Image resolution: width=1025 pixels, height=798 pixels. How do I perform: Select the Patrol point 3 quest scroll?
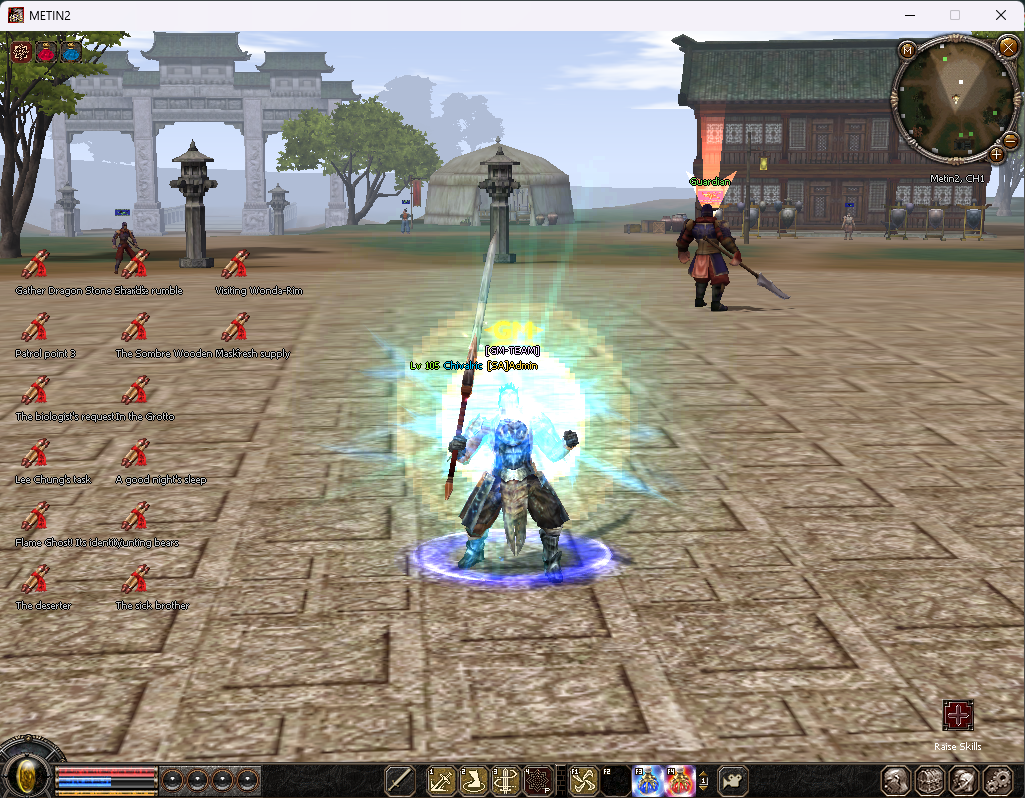[36, 328]
